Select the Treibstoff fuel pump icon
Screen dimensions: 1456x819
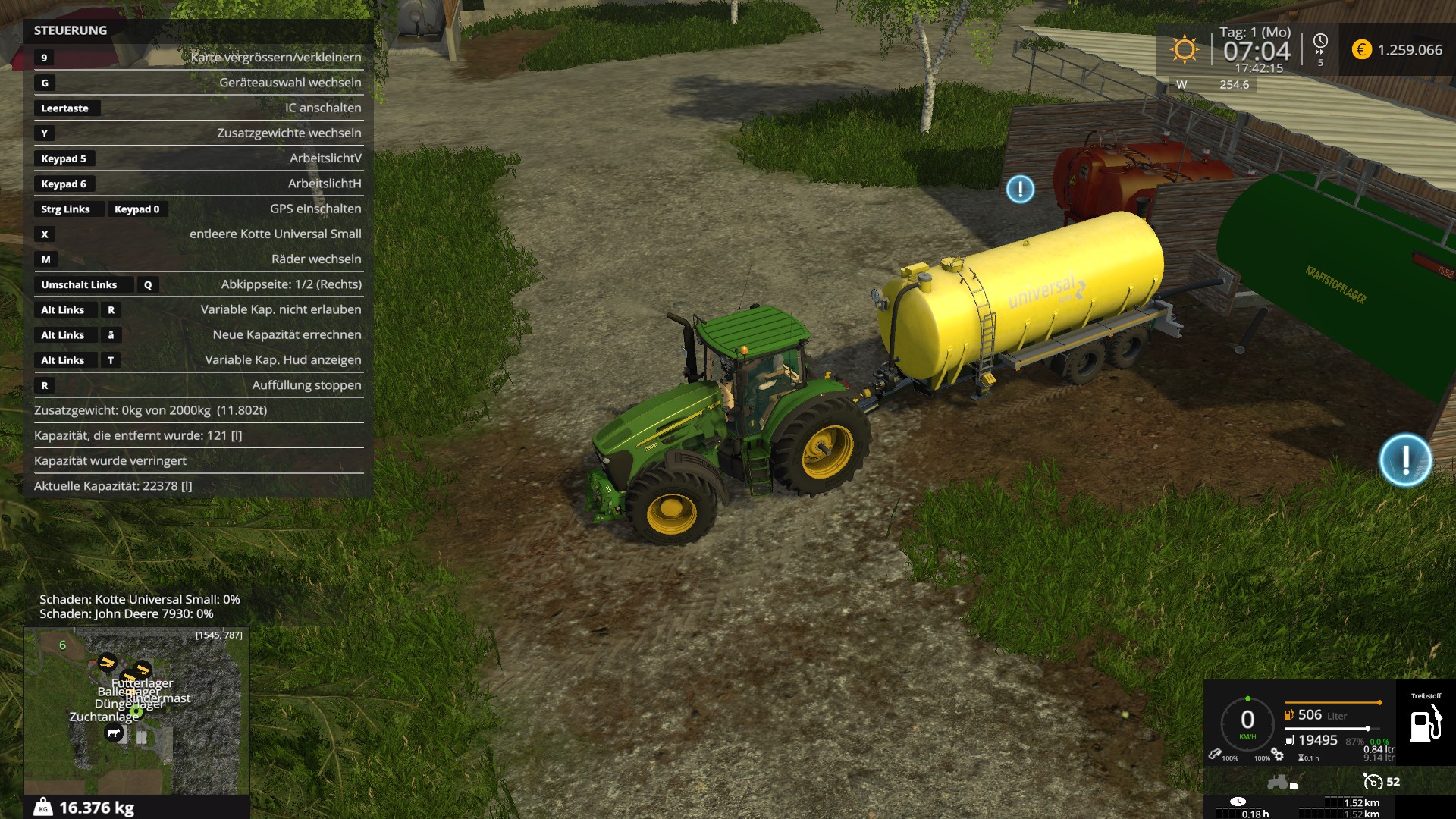(x=1425, y=724)
